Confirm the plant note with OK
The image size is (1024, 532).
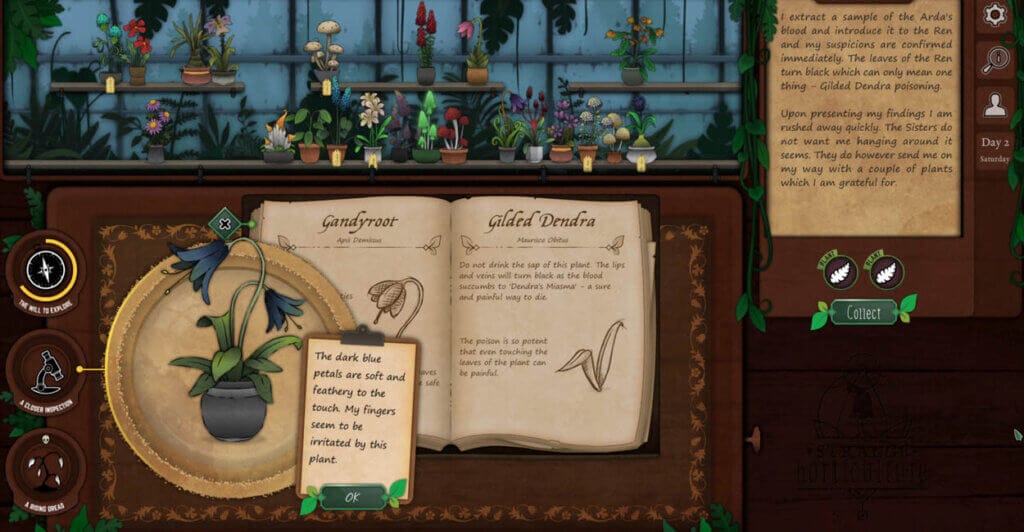[352, 497]
